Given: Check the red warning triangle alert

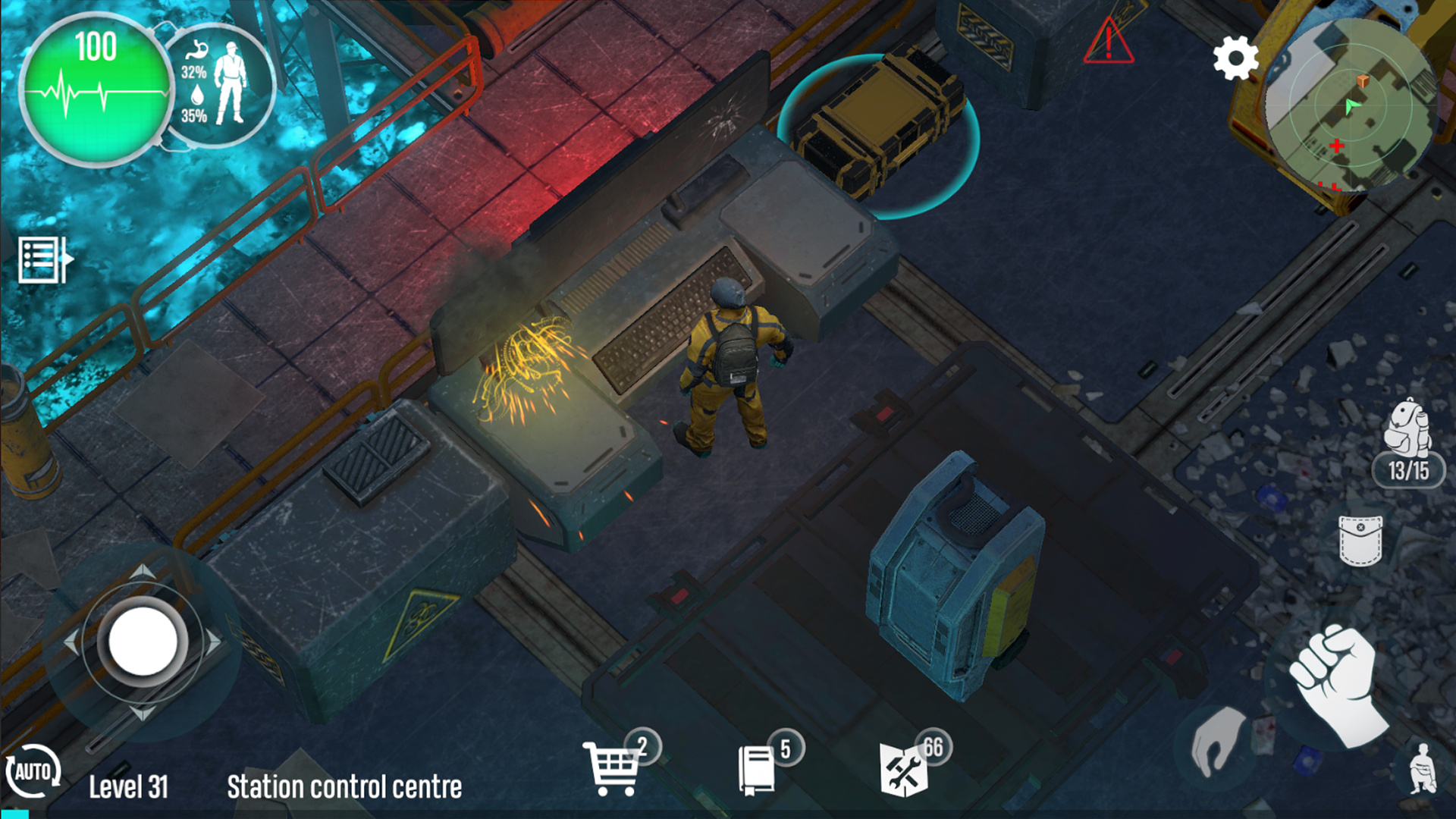Looking at the screenshot, I should 1107,42.
